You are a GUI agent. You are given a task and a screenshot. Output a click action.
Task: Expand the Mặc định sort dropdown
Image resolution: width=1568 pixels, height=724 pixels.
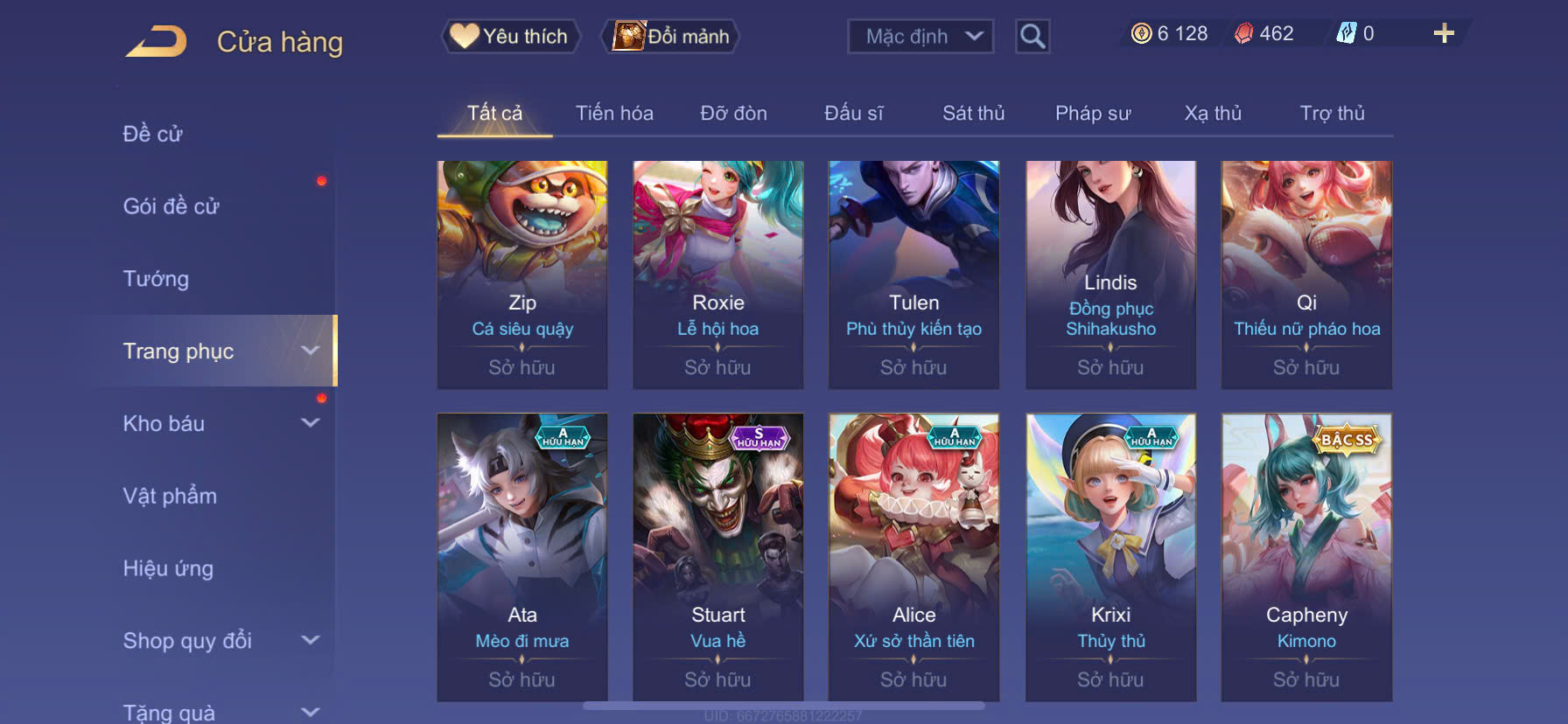920,37
